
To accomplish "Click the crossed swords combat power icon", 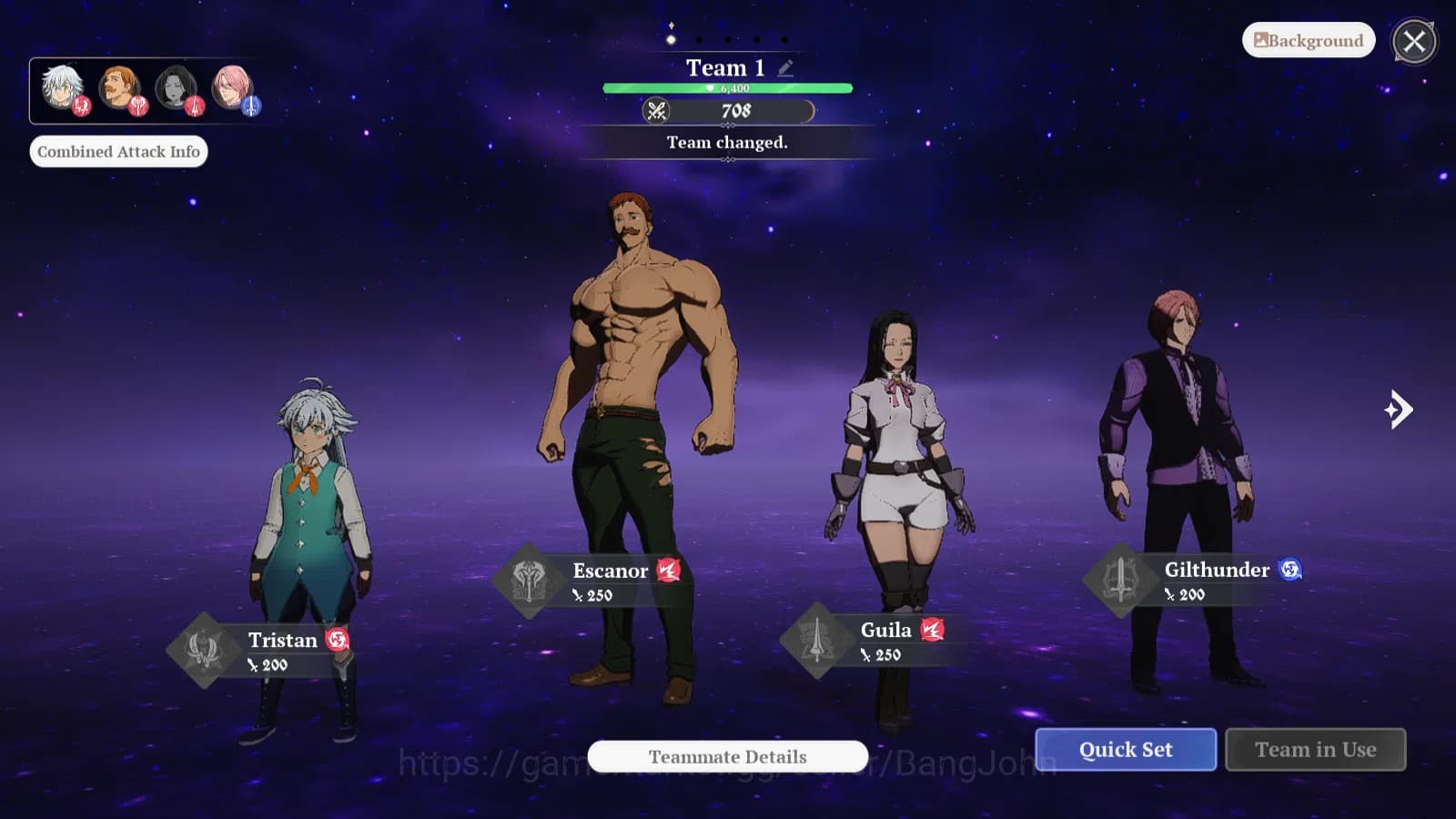I will [x=658, y=111].
